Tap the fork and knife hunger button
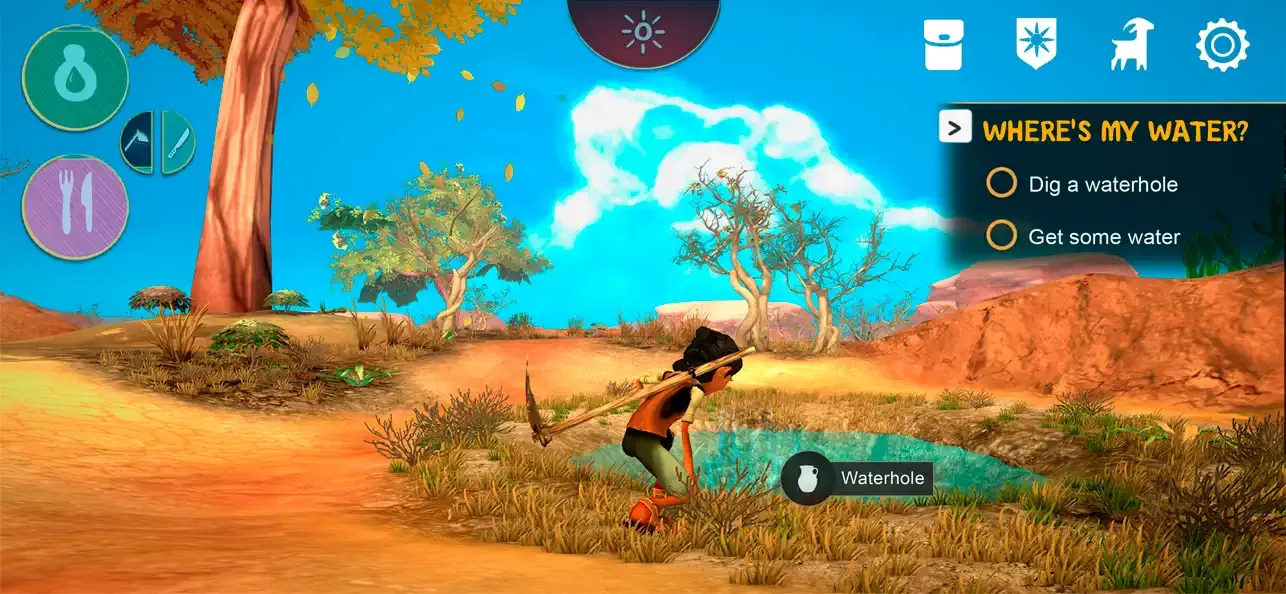The width and height of the screenshot is (1286, 594). point(75,207)
